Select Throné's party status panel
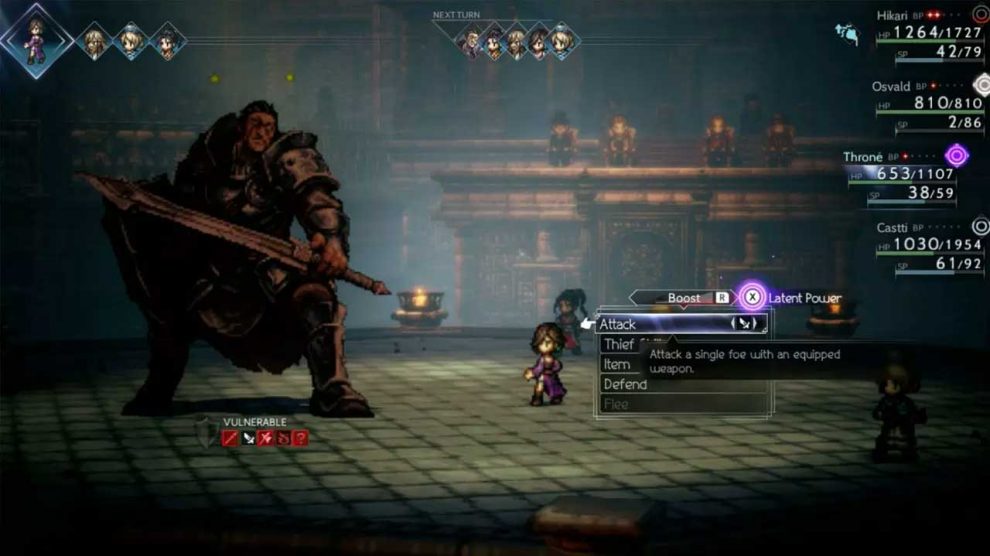 pos(910,177)
